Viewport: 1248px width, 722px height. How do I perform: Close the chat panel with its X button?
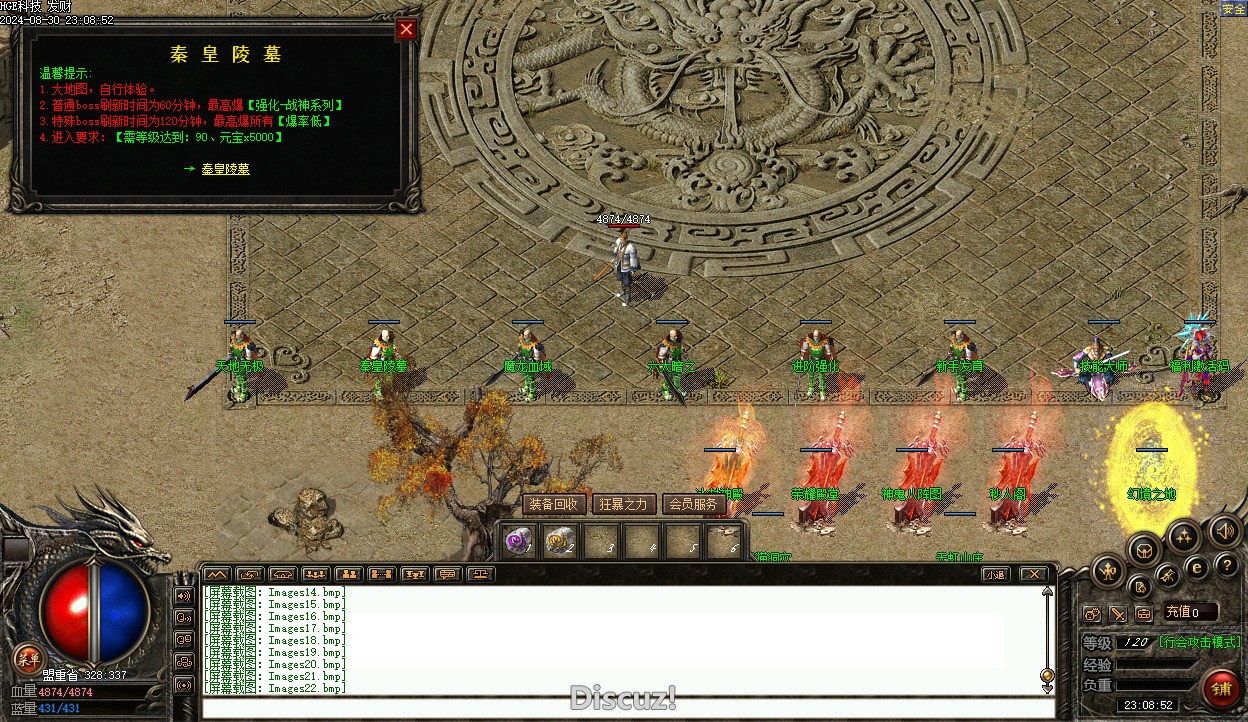[x=1033, y=574]
